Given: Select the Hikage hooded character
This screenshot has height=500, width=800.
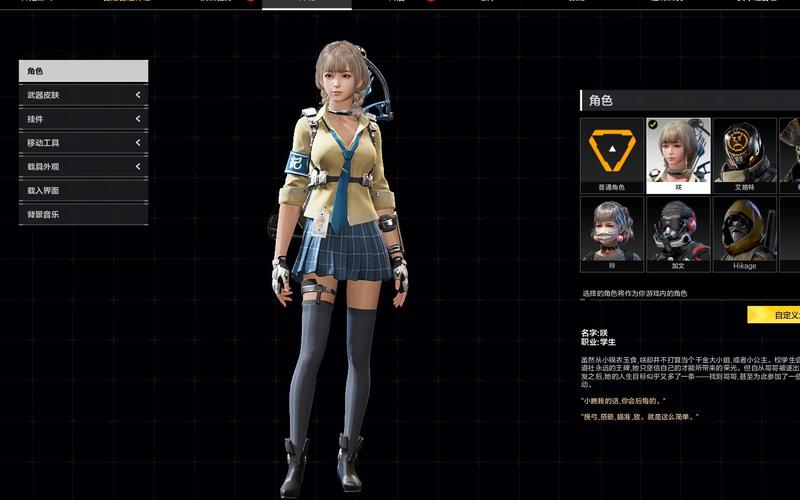Looking at the screenshot, I should click(744, 233).
